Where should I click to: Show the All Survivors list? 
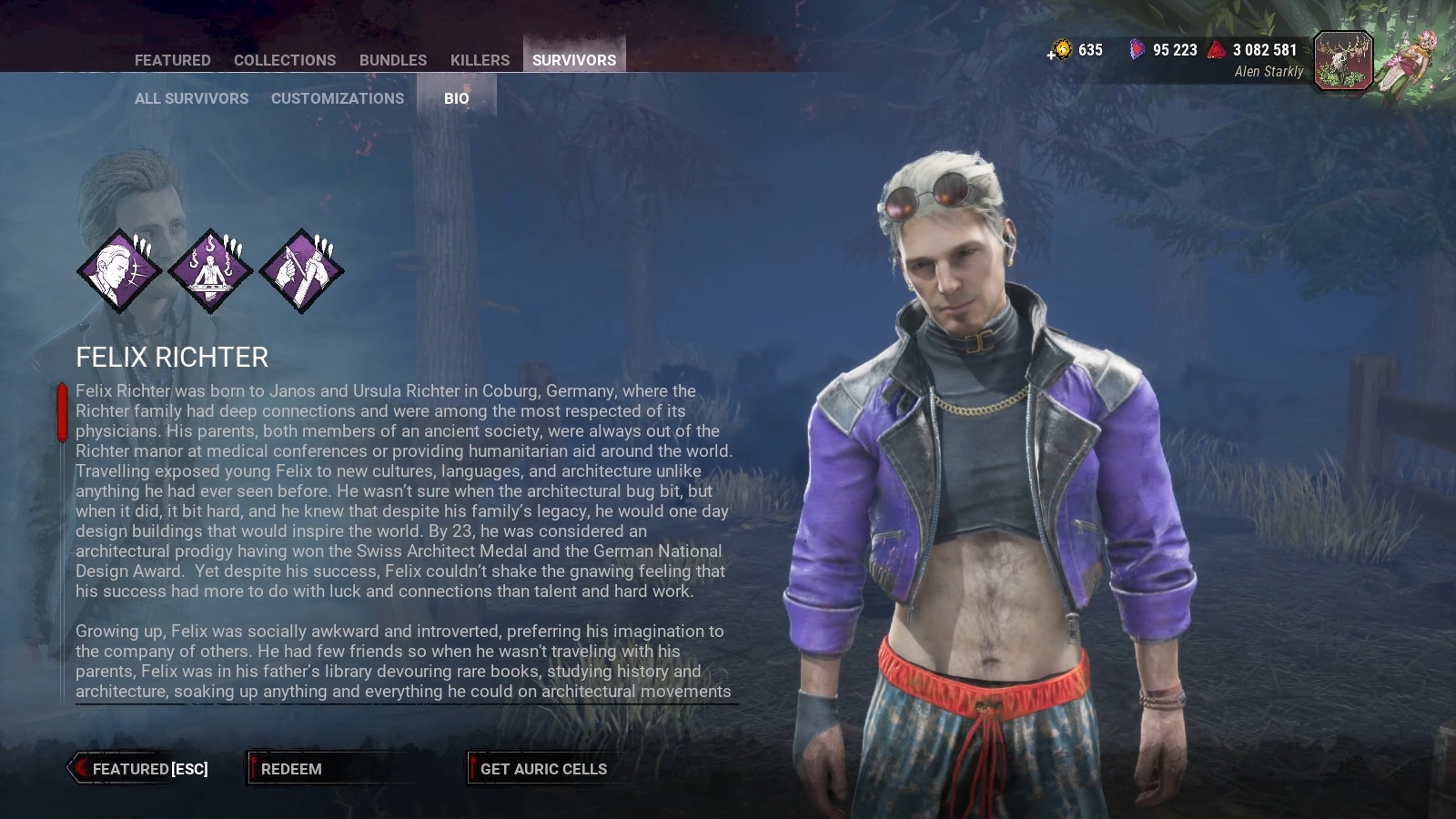[x=191, y=98]
